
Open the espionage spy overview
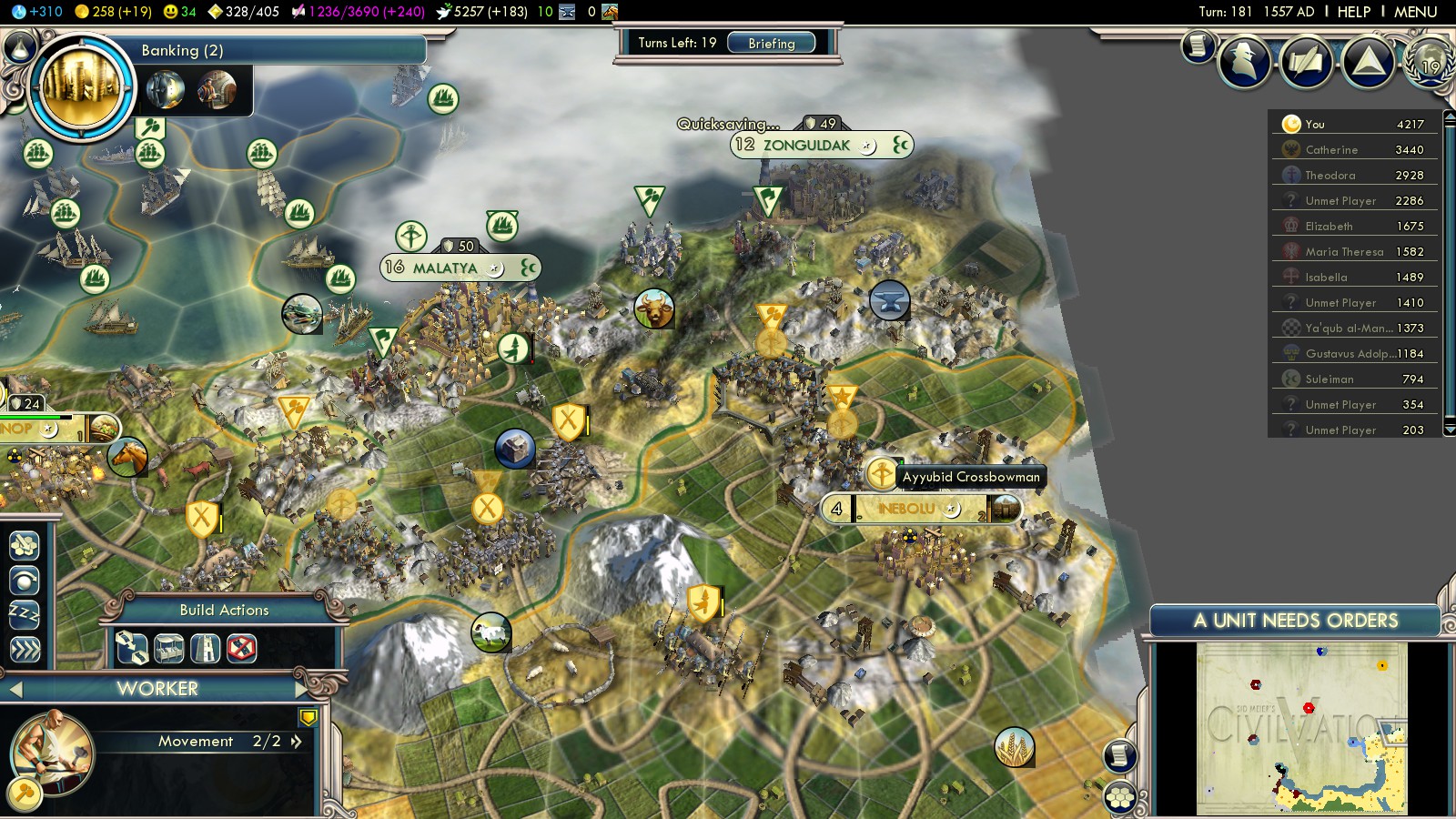(x=1244, y=62)
